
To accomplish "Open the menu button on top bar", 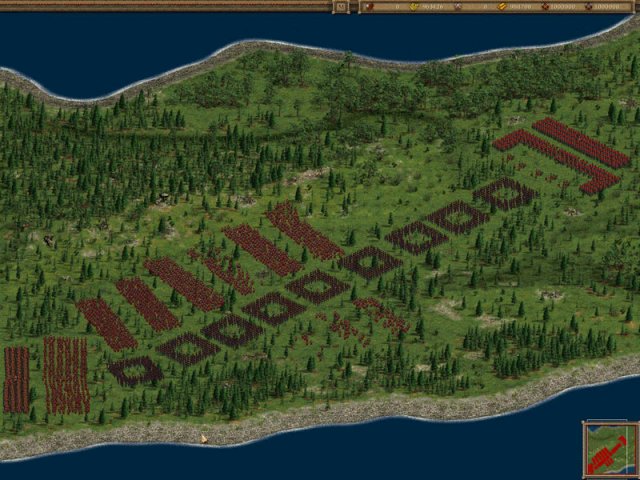I will 341,6.
